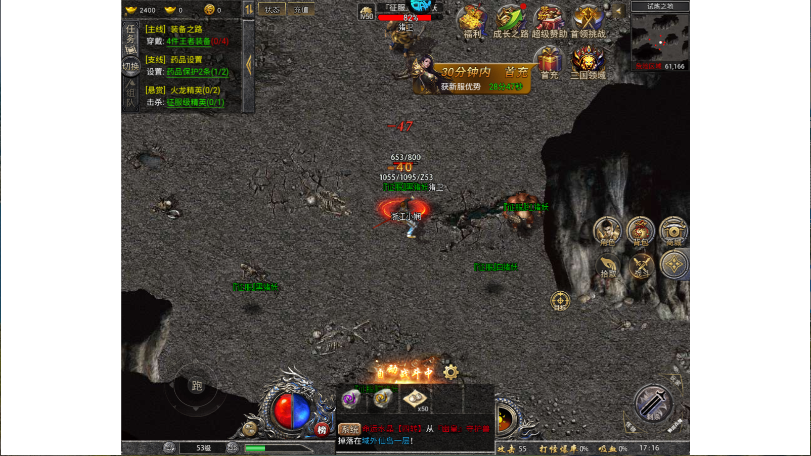
Task: Use the sword attack button
Action: click(653, 404)
